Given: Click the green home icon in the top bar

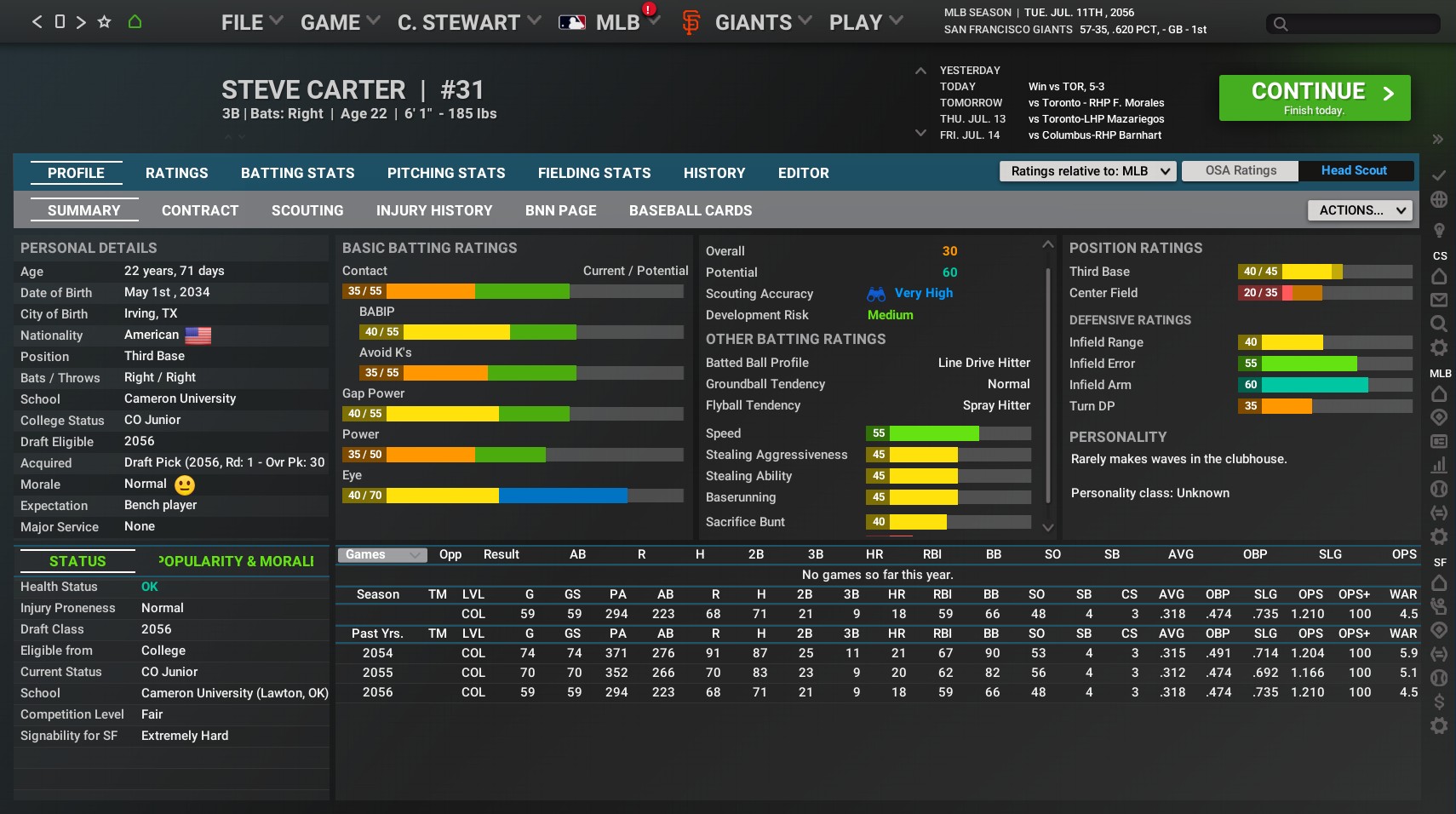Looking at the screenshot, I should click(136, 21).
